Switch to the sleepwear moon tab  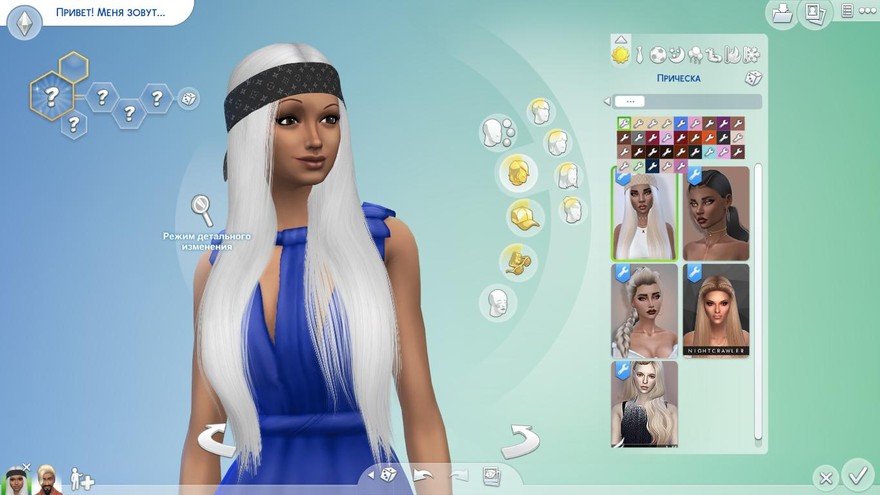click(676, 55)
